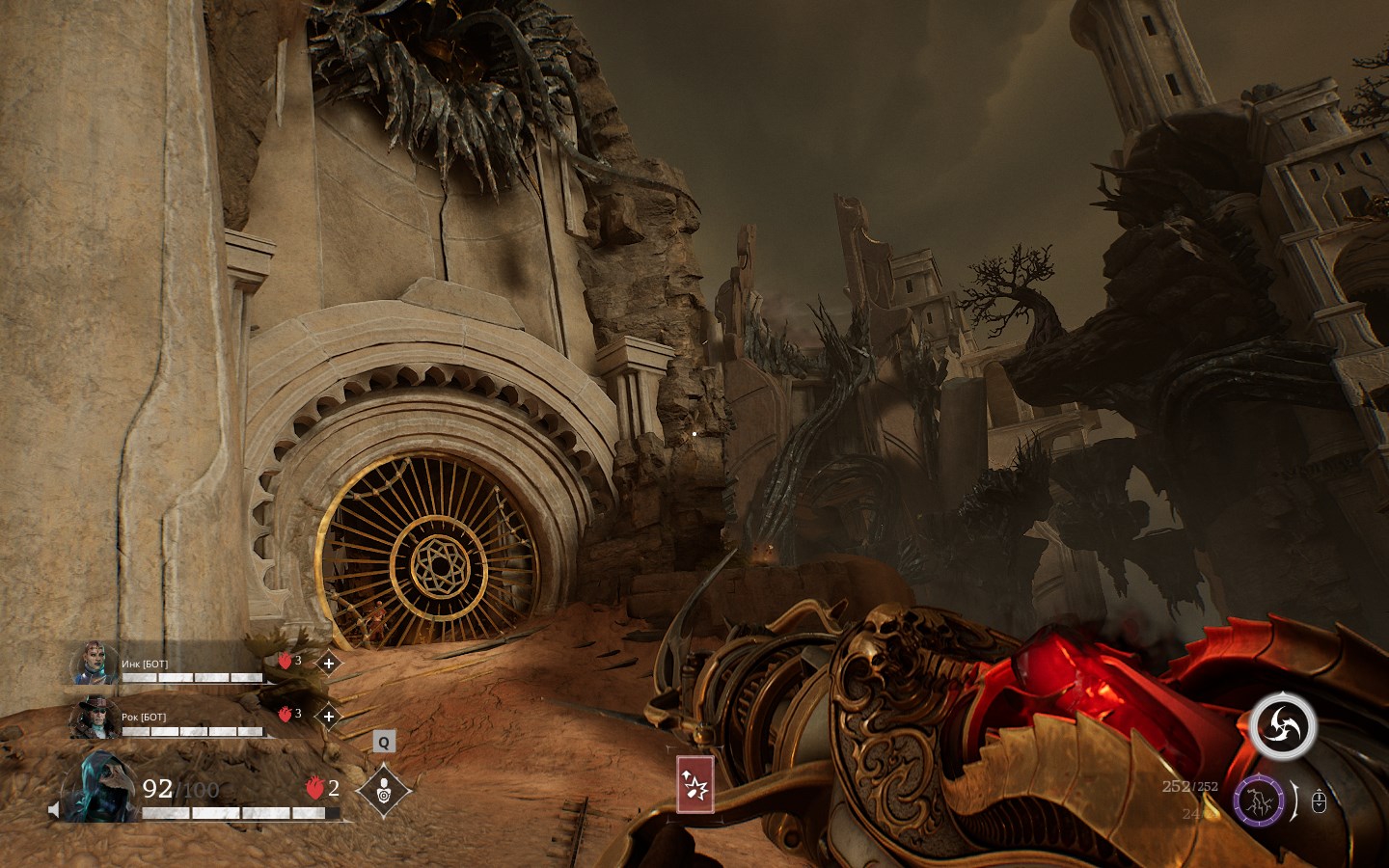Viewport: 1389px width, 868px height.
Task: Activate the target-dummy ability diamond icon
Action: pyautogui.click(x=384, y=790)
